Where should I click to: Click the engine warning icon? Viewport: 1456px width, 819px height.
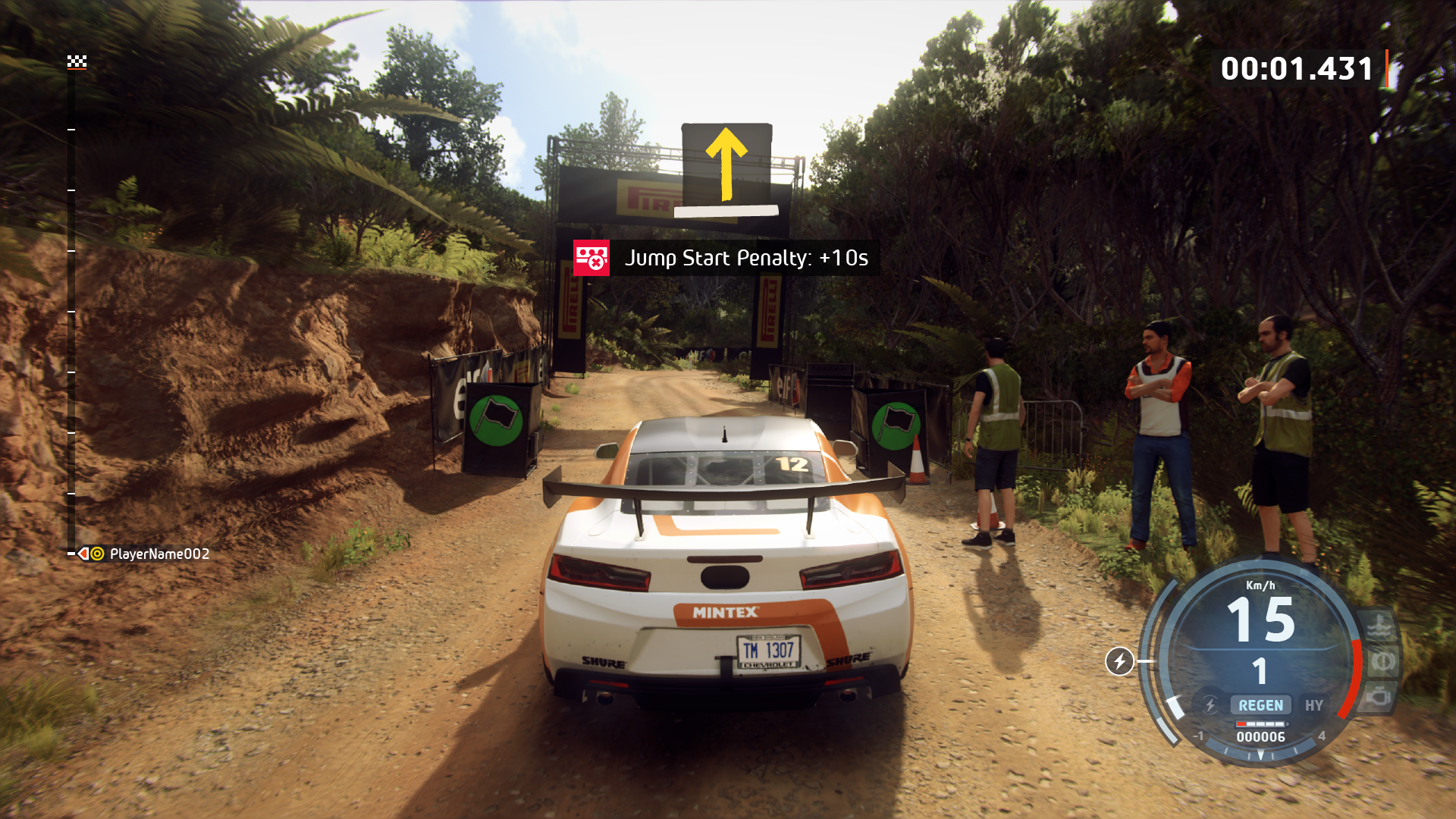tap(1380, 696)
